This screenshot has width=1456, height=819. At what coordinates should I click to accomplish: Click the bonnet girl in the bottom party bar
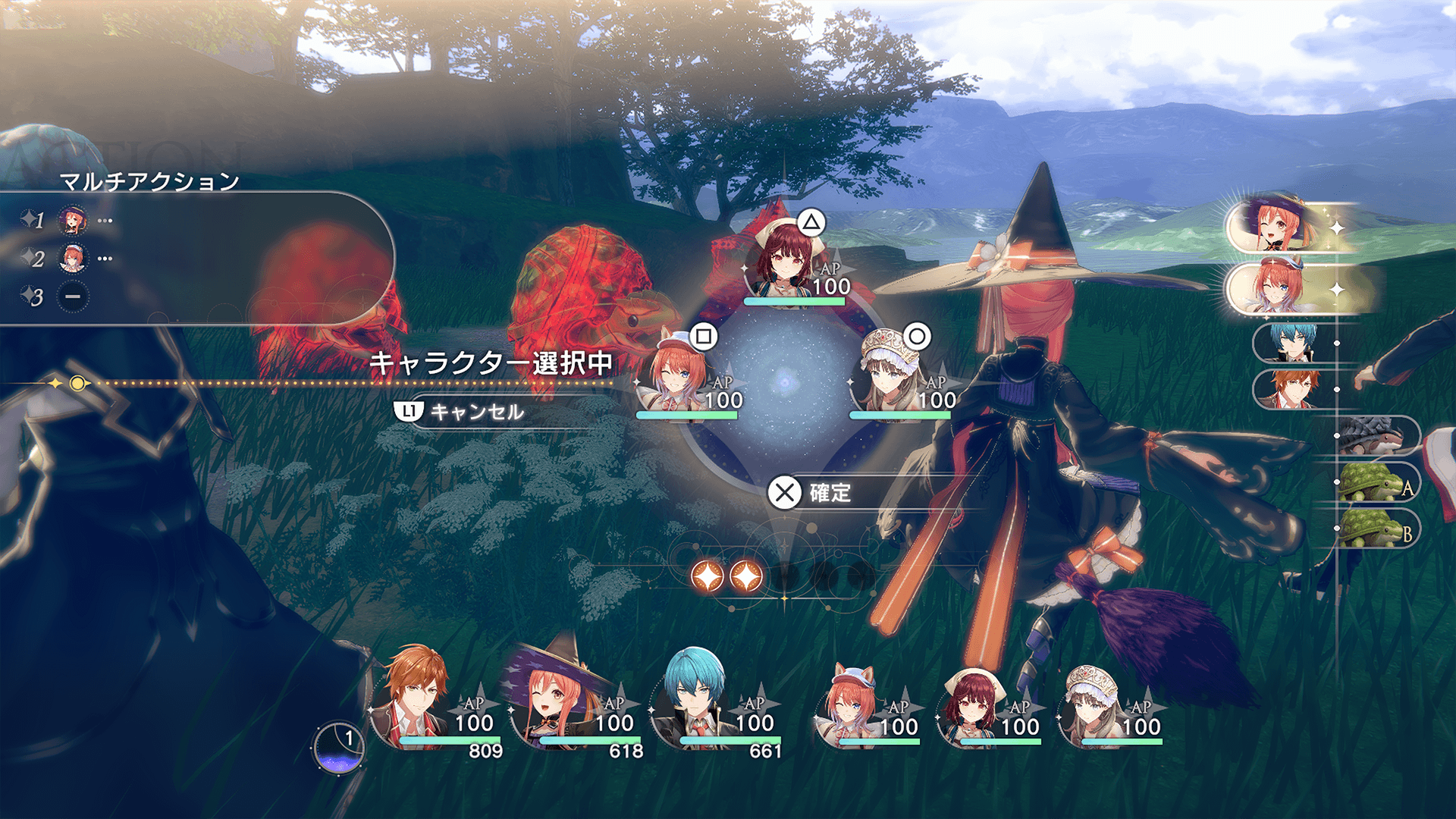tap(1092, 704)
